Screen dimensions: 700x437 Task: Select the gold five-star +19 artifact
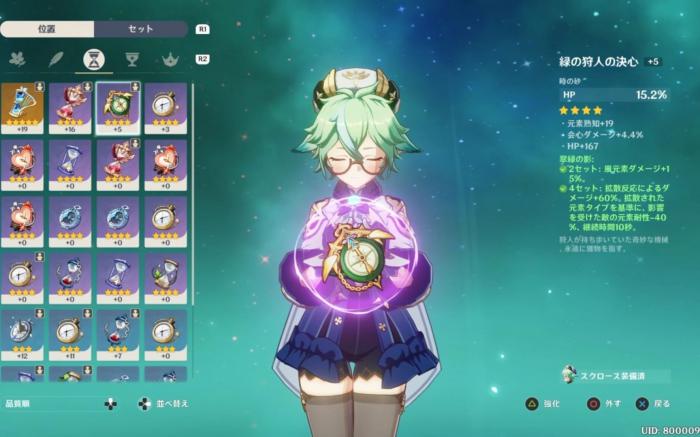pyautogui.click(x=21, y=107)
